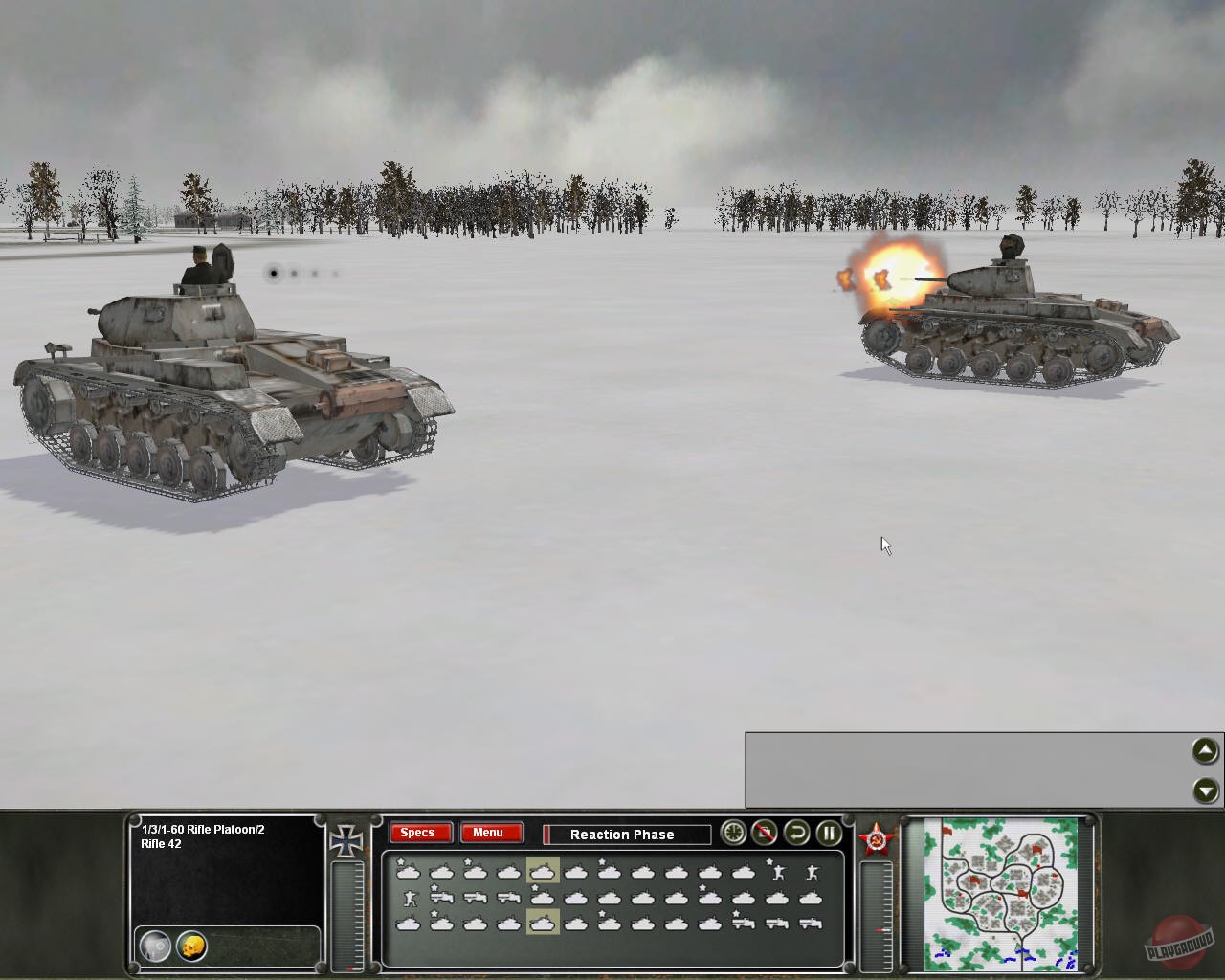This screenshot has height=980, width=1225.
Task: Select the highlighted tank in the bottom roster row
Action: point(541,922)
